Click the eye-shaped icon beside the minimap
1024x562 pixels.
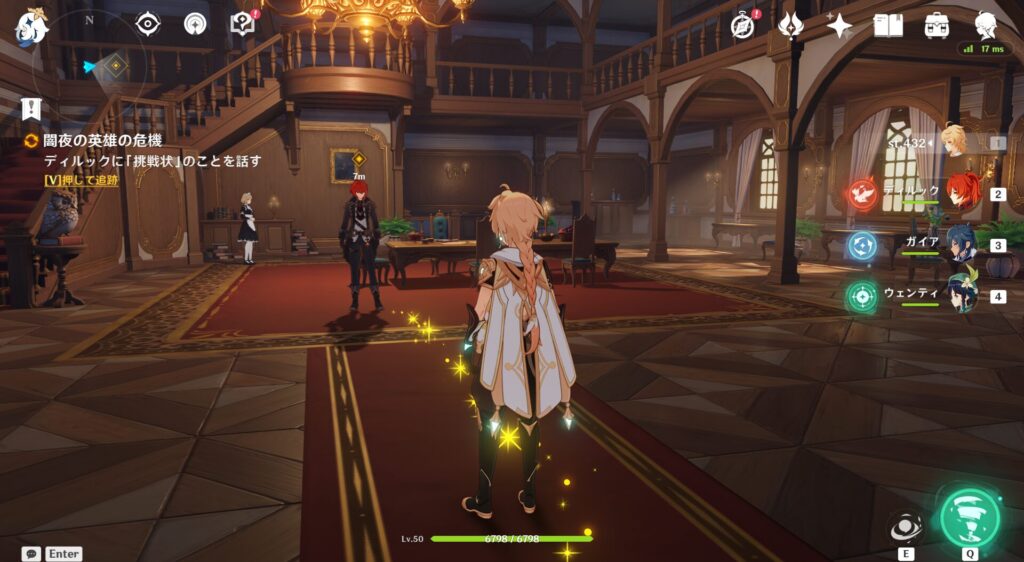(148, 23)
